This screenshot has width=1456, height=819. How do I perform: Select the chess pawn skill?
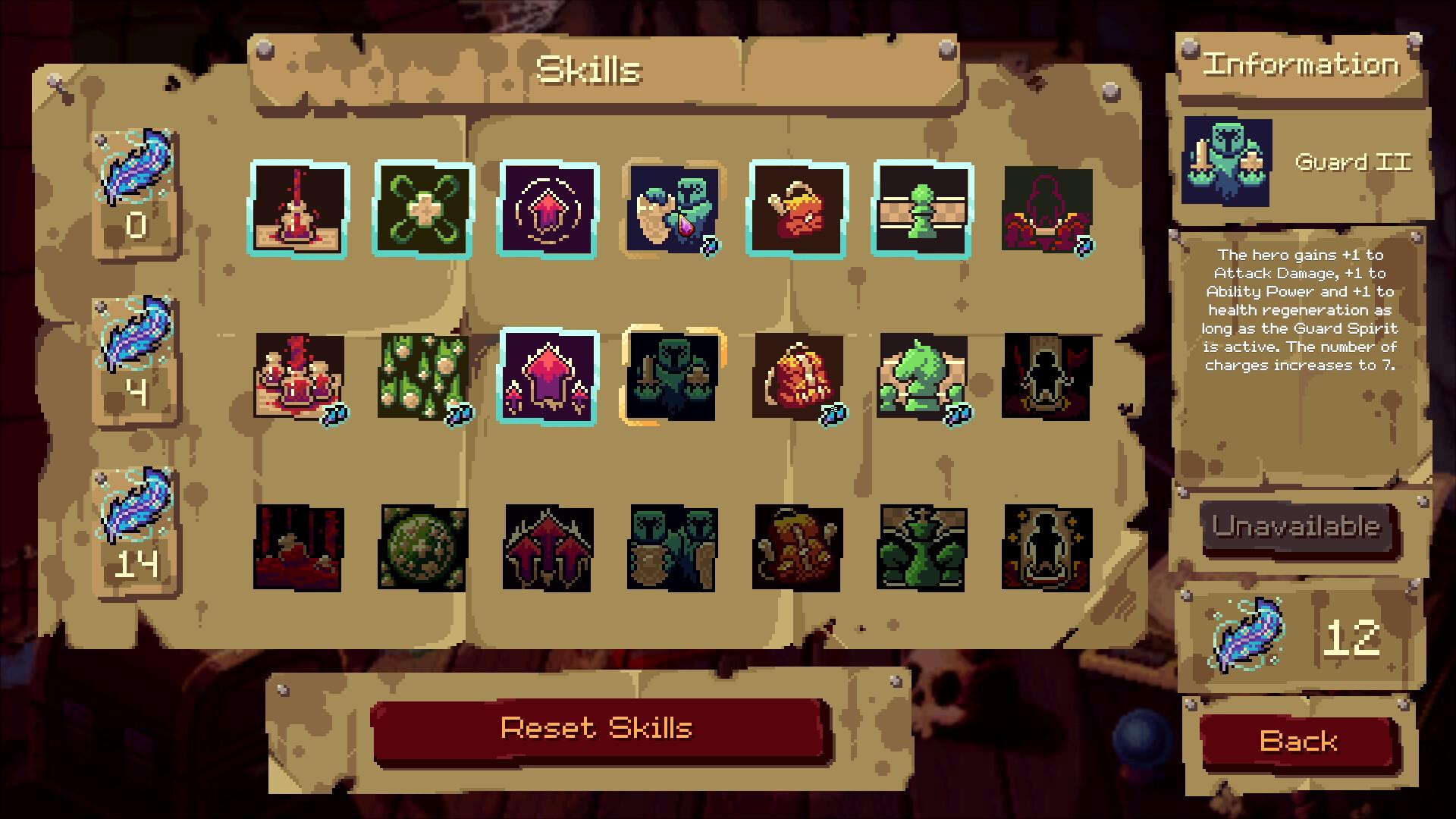921,209
